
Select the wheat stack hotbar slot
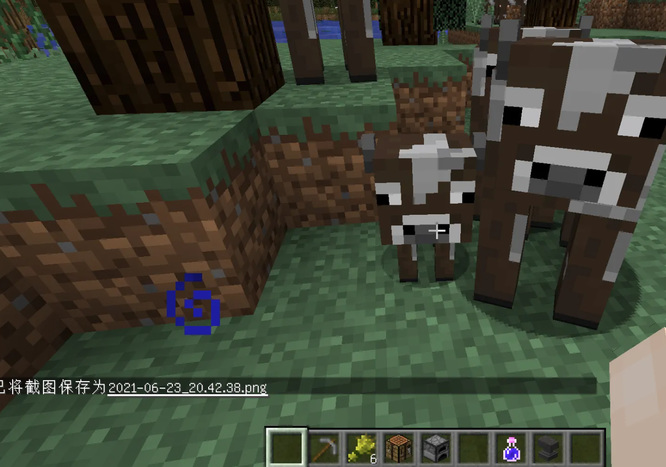(x=359, y=447)
